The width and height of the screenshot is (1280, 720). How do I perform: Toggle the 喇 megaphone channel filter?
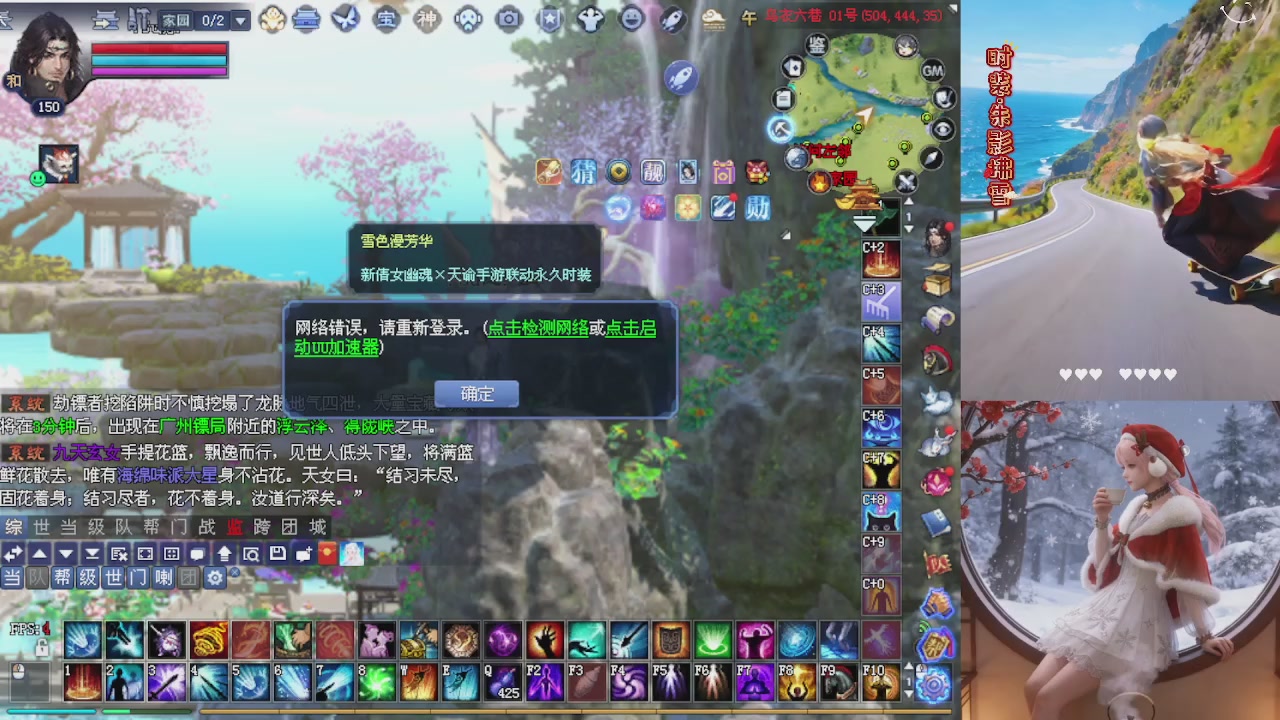click(164, 578)
